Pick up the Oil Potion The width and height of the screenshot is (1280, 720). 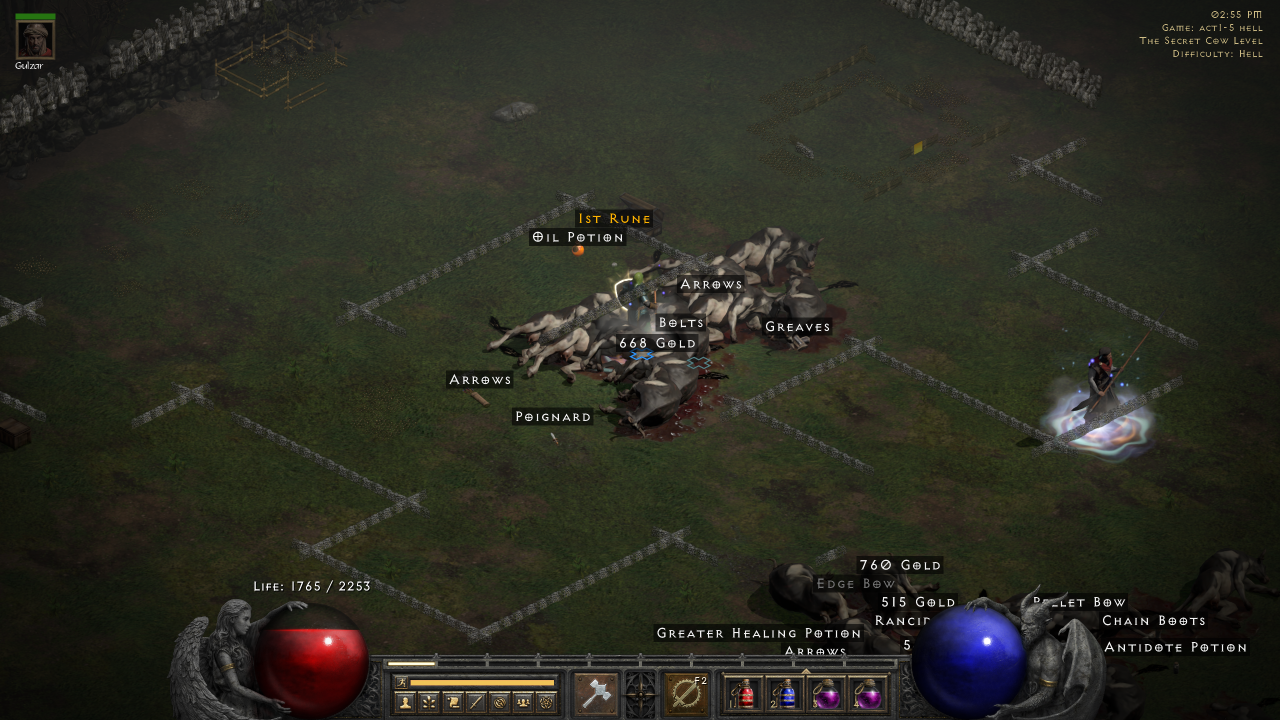[579, 237]
